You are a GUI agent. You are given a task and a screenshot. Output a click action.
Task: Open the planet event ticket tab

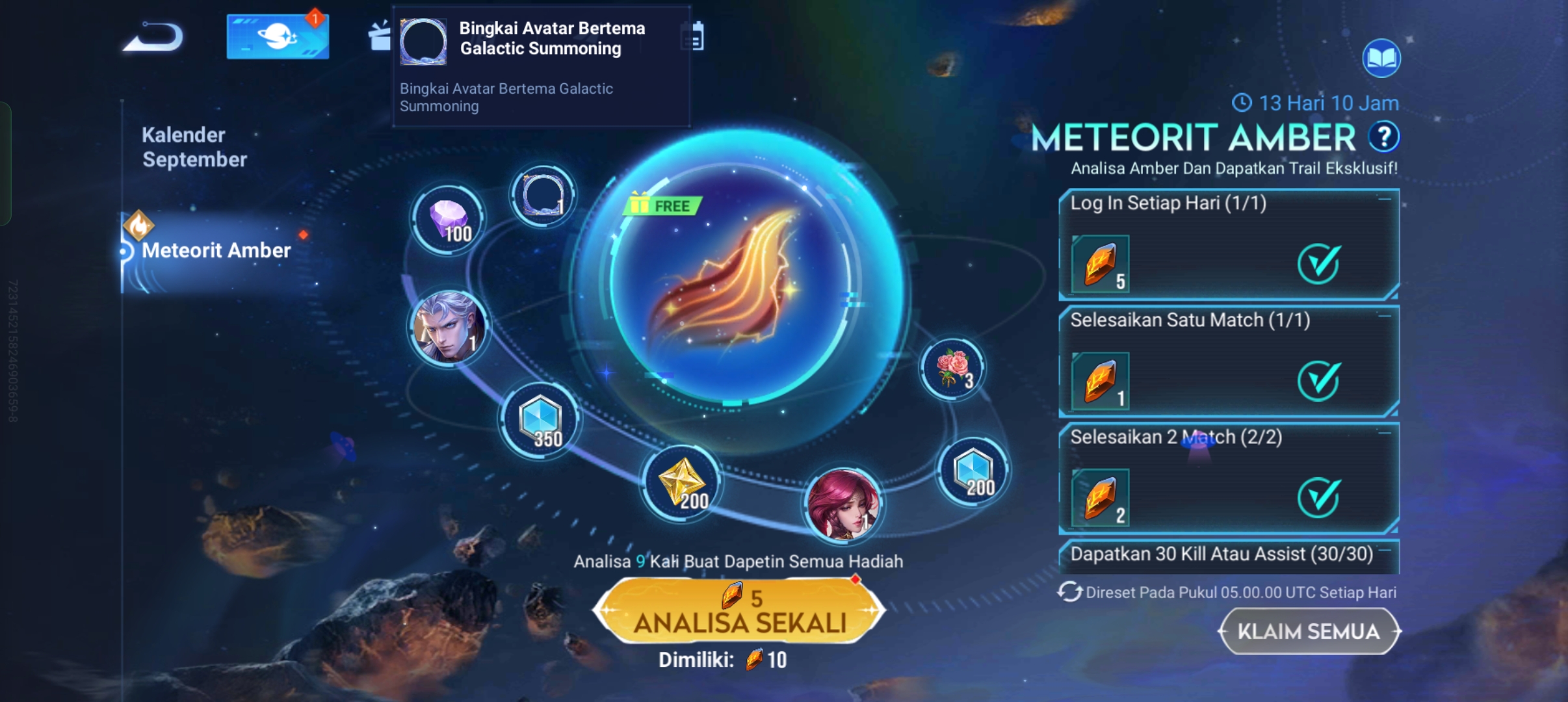278,37
